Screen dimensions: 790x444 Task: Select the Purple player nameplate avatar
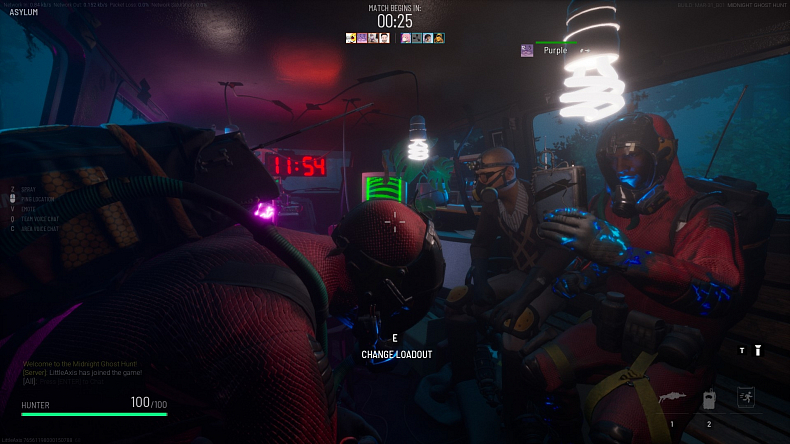(x=527, y=50)
